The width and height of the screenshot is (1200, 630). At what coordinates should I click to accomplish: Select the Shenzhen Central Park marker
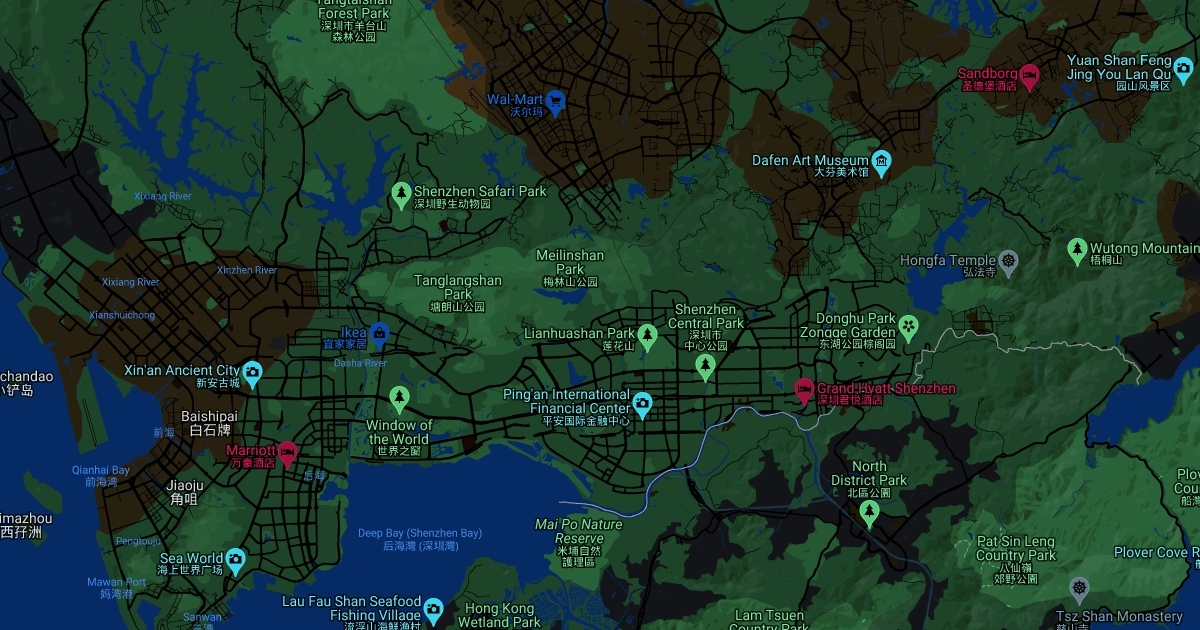tap(705, 365)
